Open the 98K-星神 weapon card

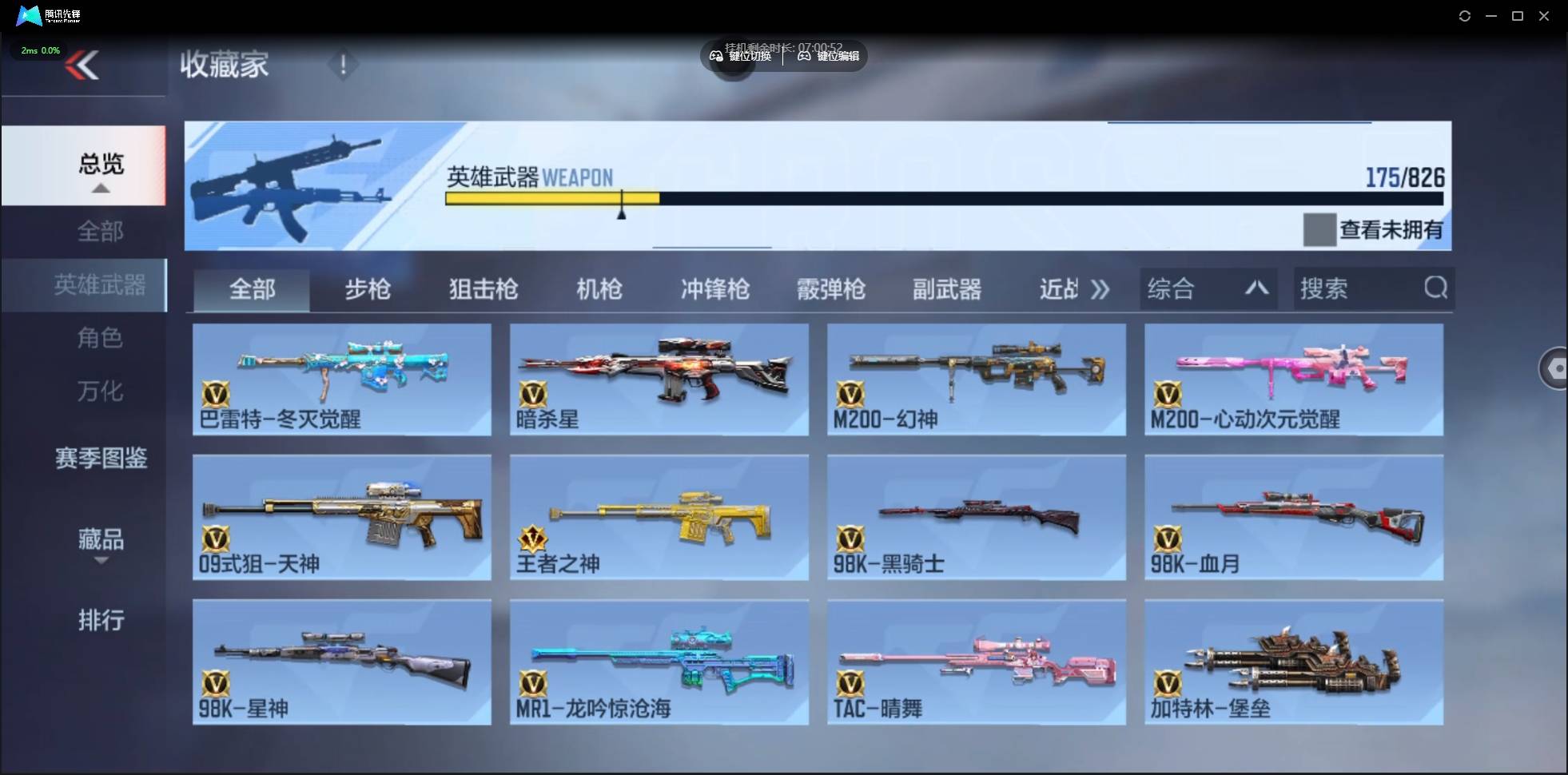coord(341,662)
